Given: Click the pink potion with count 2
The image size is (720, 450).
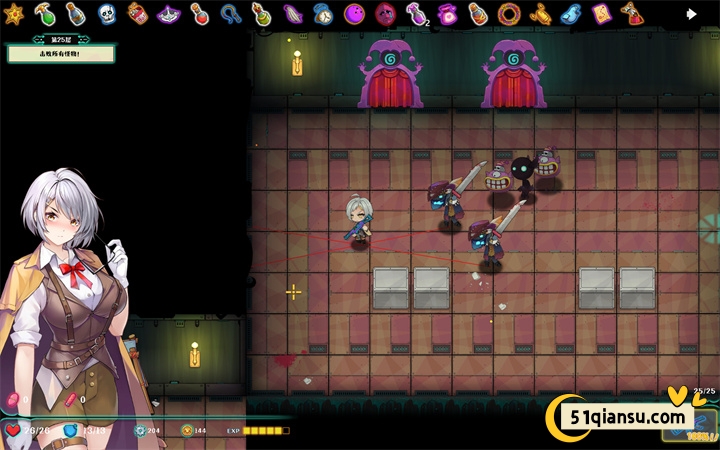Looking at the screenshot, I should coord(416,13).
